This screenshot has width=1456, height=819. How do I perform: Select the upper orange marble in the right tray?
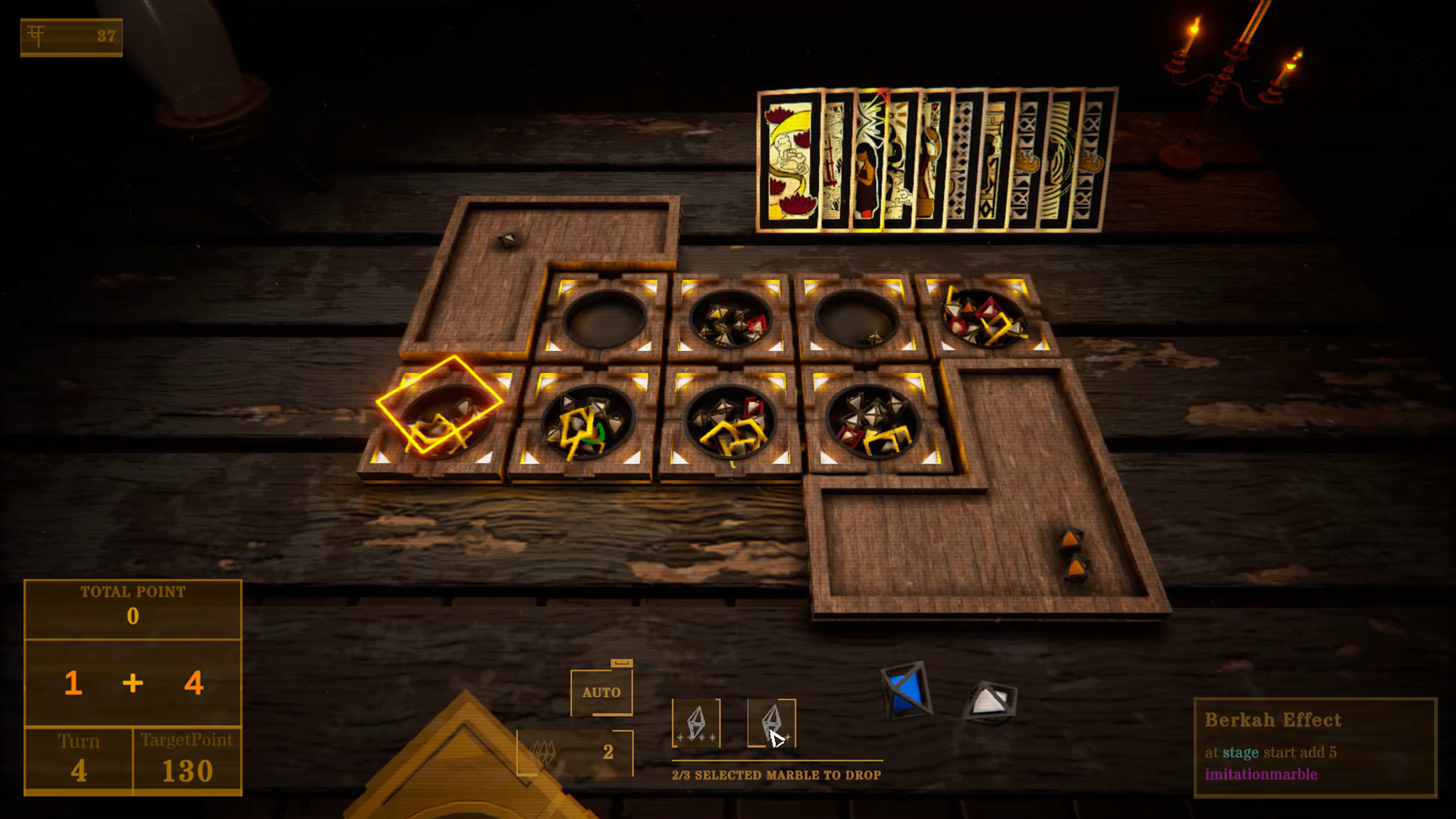pyautogui.click(x=1069, y=538)
